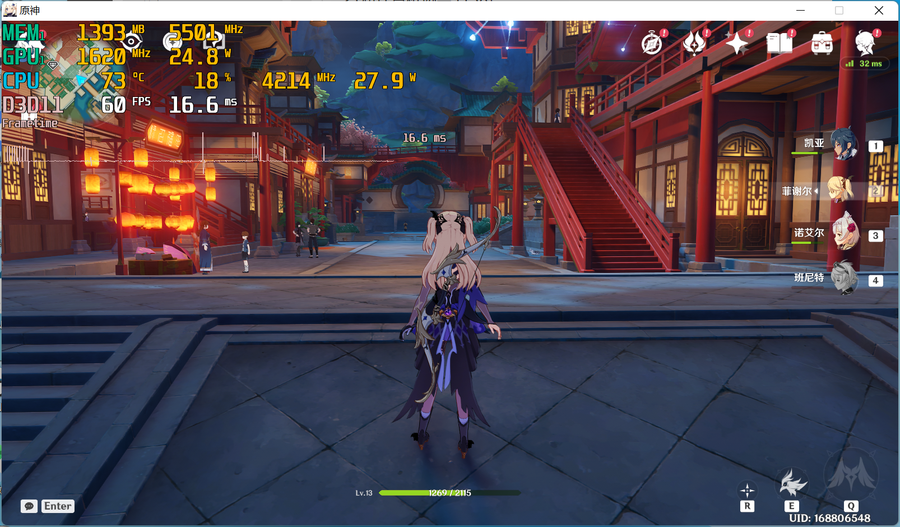Open the chat speech bubble icon
The image size is (900, 527).
click(x=29, y=506)
